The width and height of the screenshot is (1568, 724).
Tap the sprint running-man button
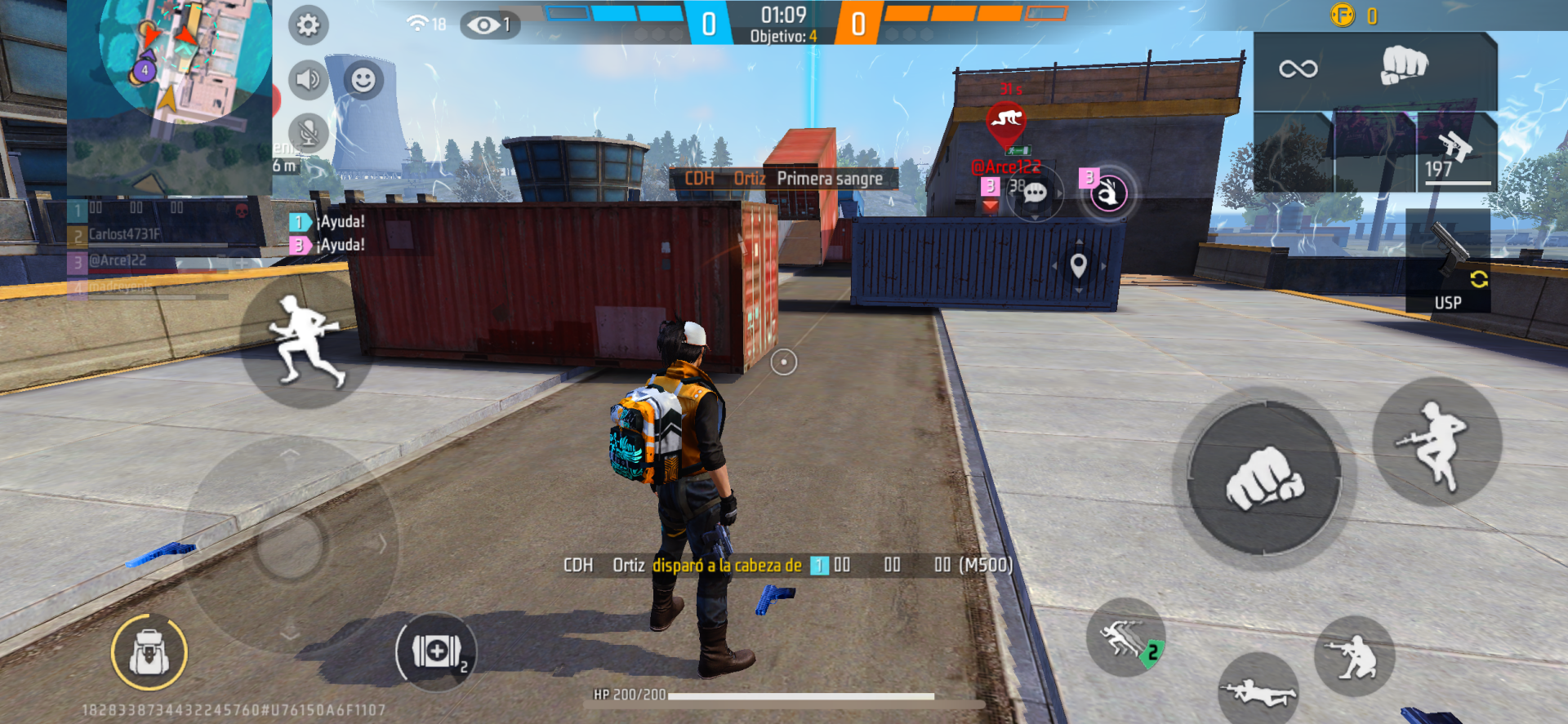click(305, 343)
